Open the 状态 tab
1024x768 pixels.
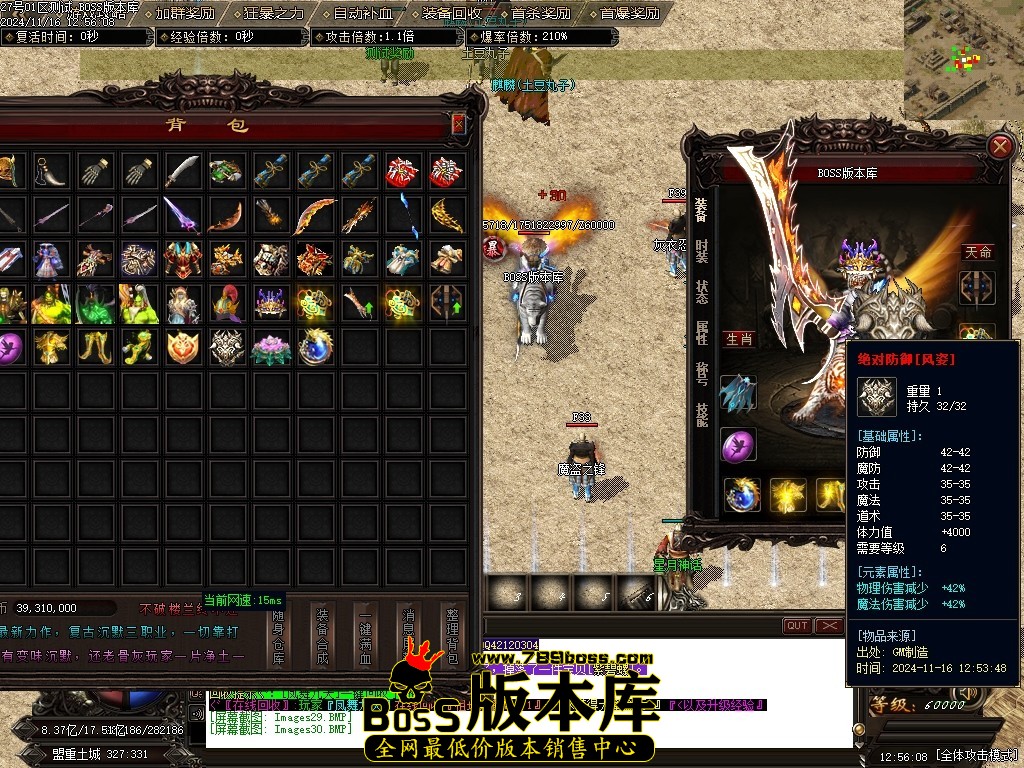702,292
